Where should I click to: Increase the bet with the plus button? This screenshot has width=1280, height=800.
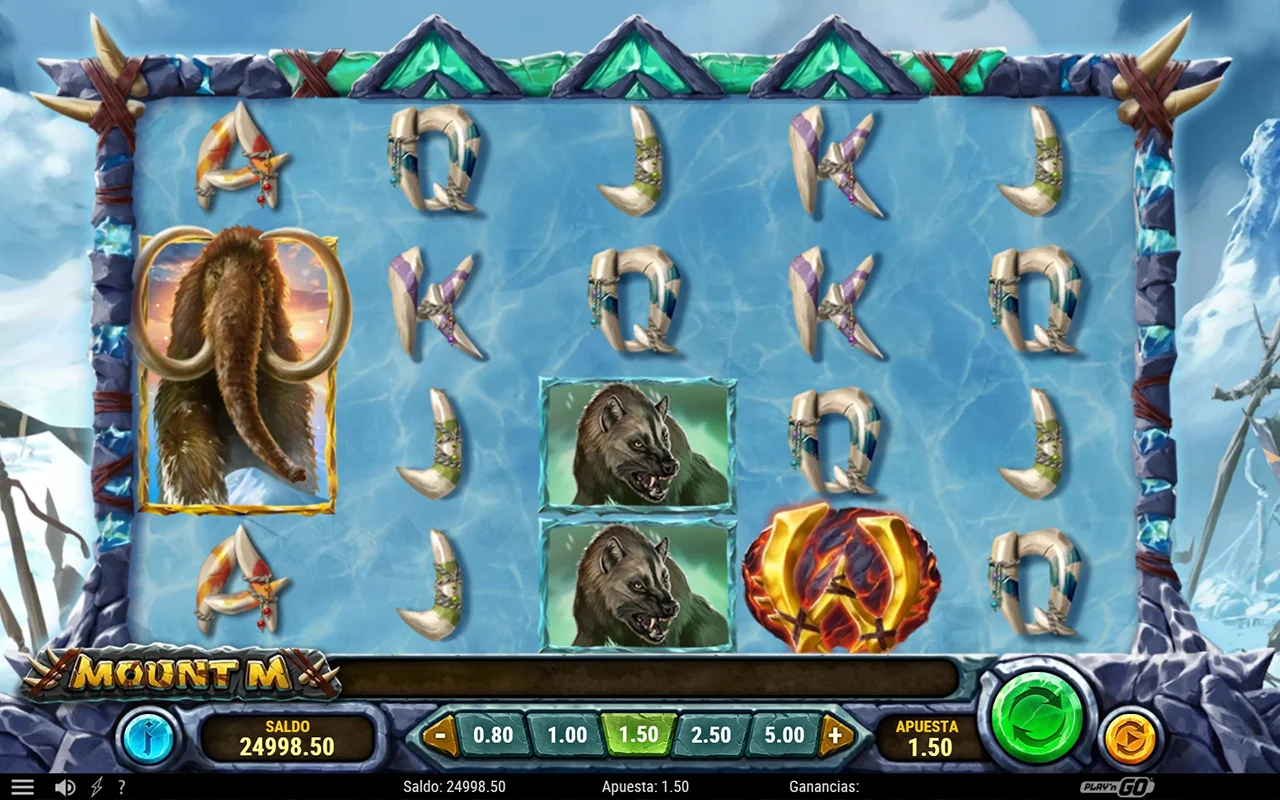pos(836,736)
